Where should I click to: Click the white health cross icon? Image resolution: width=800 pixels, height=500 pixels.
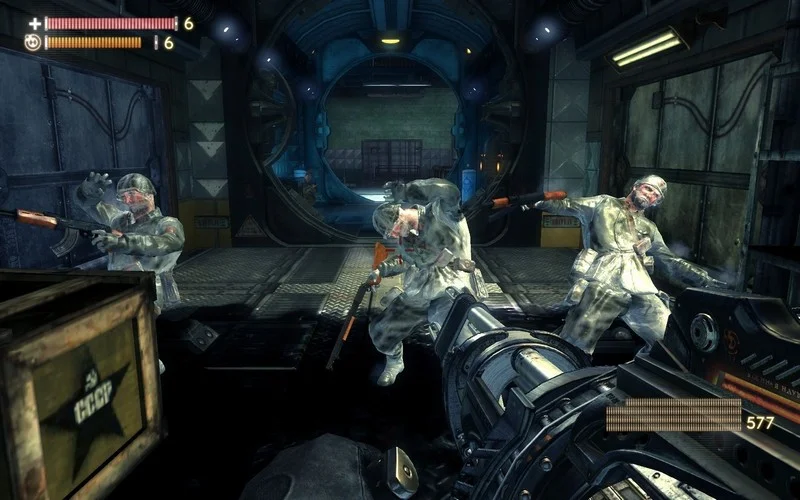coord(35,23)
